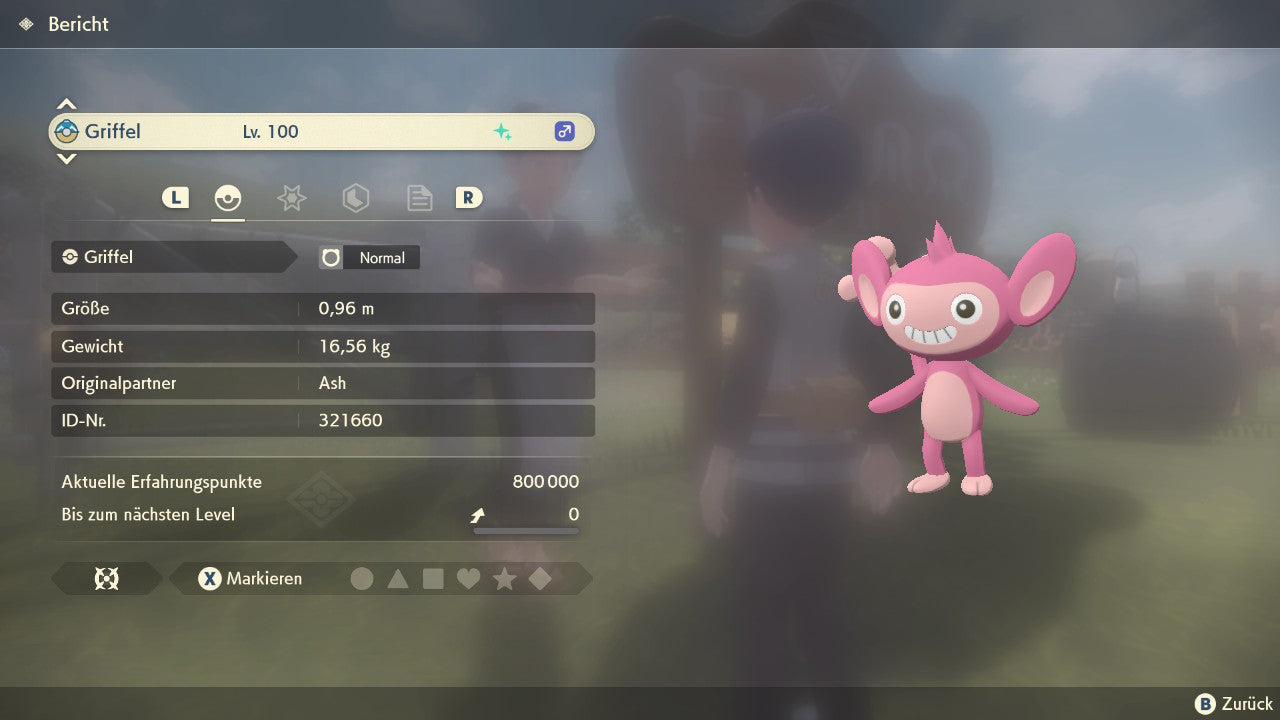Select the Poké Ball summary tab
The height and width of the screenshot is (720, 1280).
coord(228,198)
